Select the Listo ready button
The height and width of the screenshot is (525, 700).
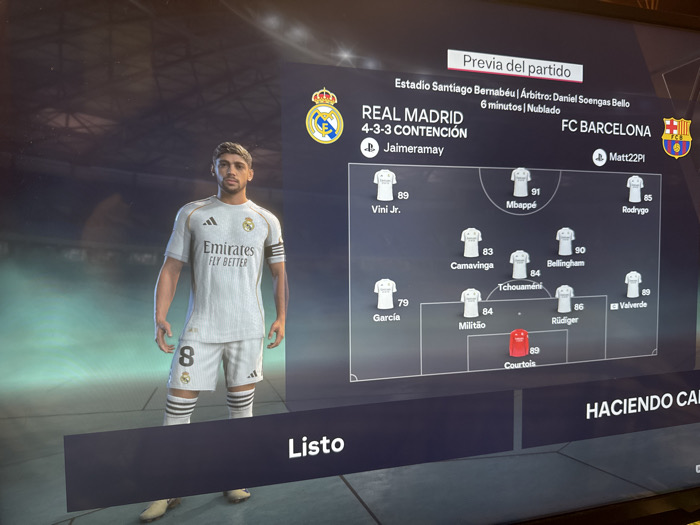pos(316,445)
